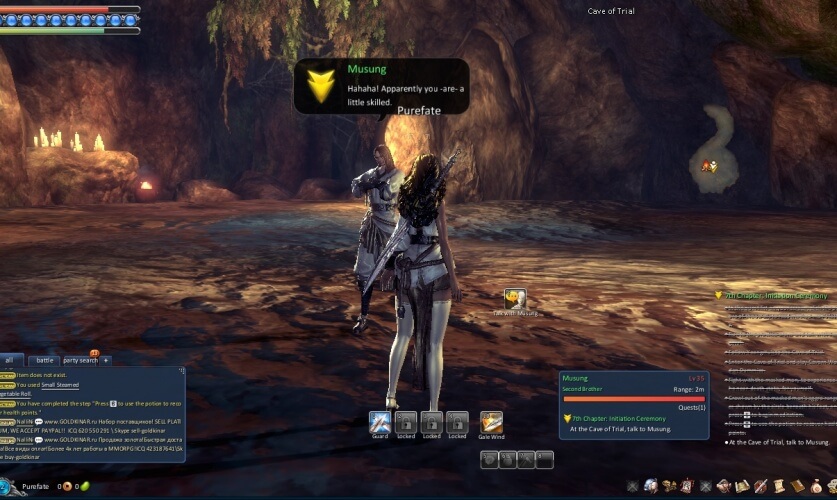Select the party search tab
The height and width of the screenshot is (500, 837).
[80, 360]
